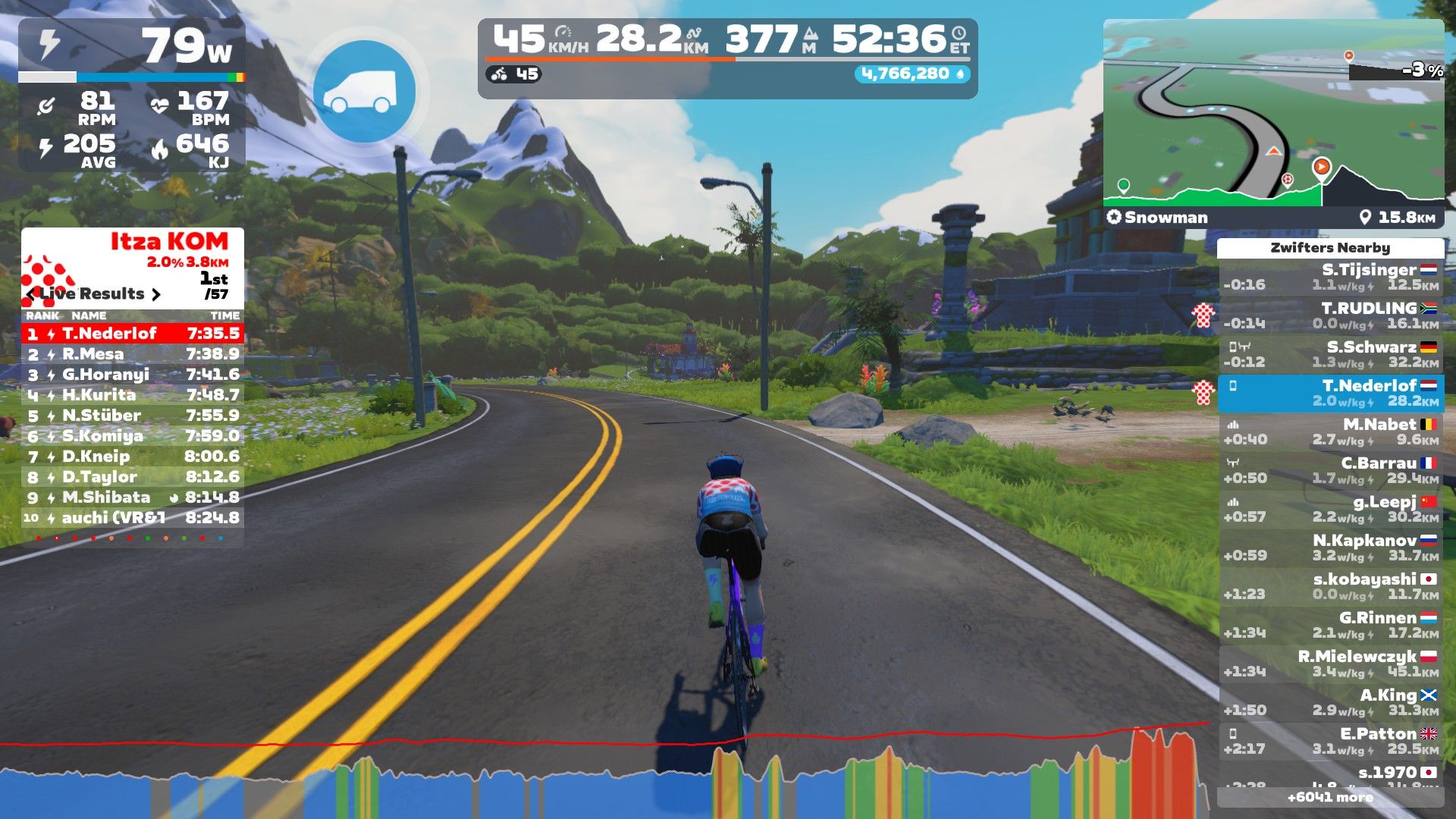This screenshot has width=1456, height=819.
Task: Choose E.Patton from nearby riders
Action: tap(1331, 741)
